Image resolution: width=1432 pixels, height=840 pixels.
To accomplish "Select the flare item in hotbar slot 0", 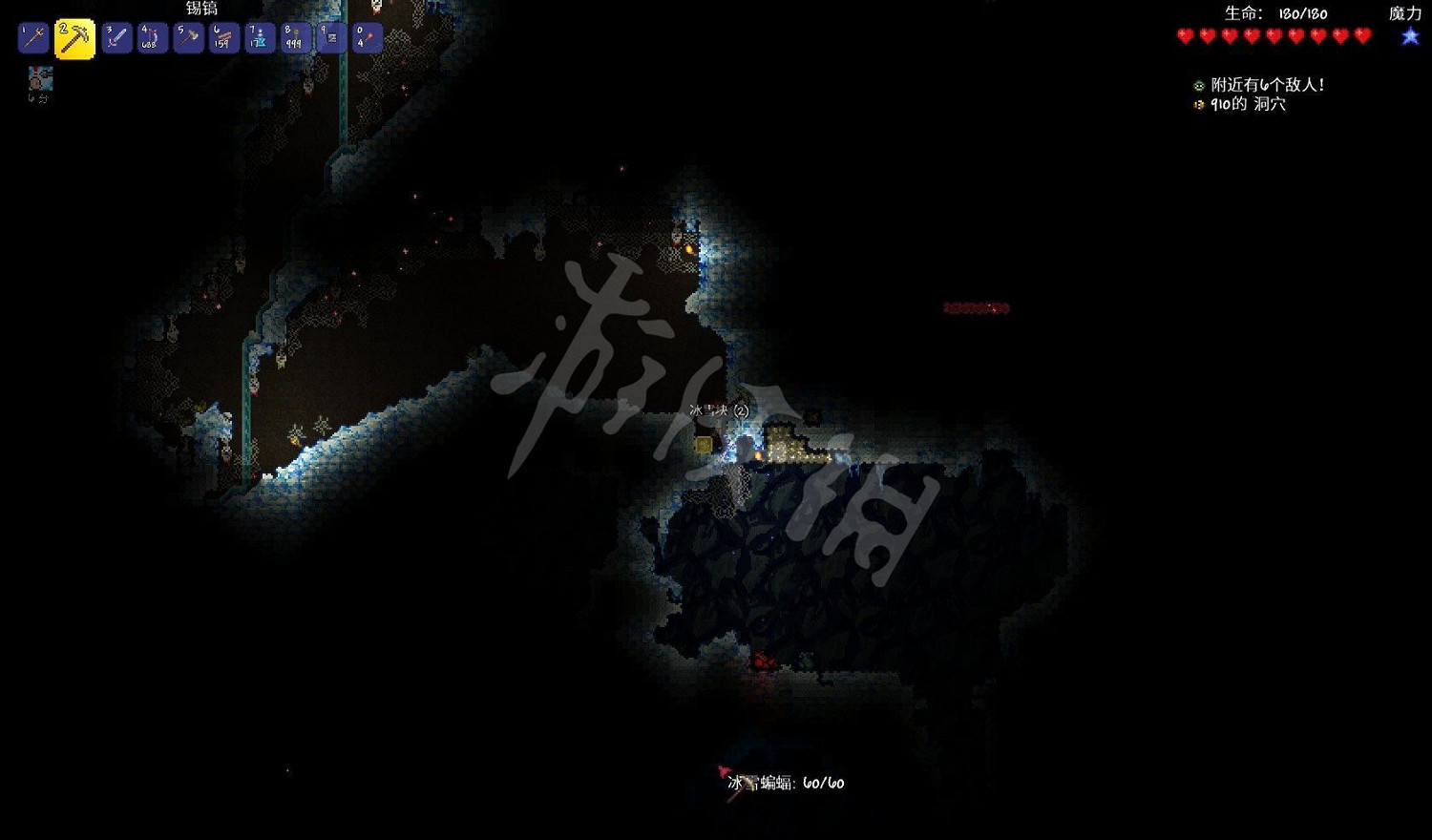I will (366, 36).
